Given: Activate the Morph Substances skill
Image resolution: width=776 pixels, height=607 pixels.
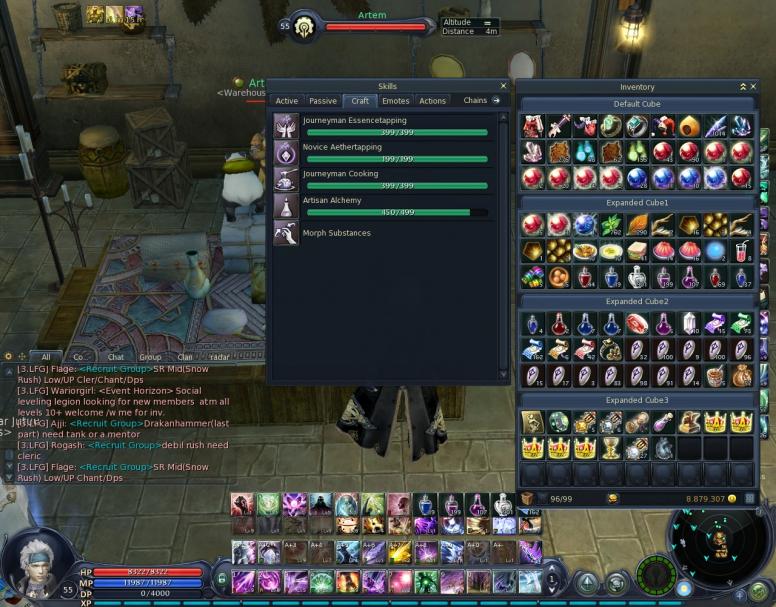Looking at the screenshot, I should click(x=285, y=233).
